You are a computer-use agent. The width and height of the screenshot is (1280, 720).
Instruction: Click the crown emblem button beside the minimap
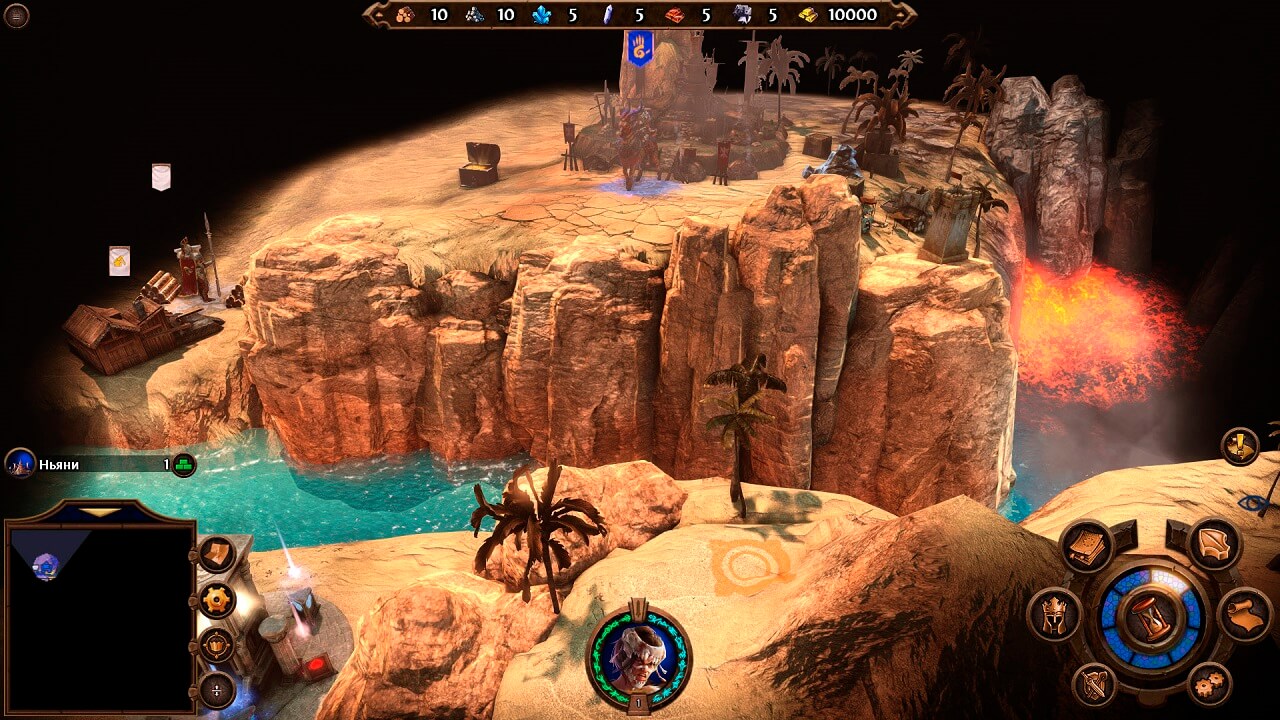[x=217, y=645]
